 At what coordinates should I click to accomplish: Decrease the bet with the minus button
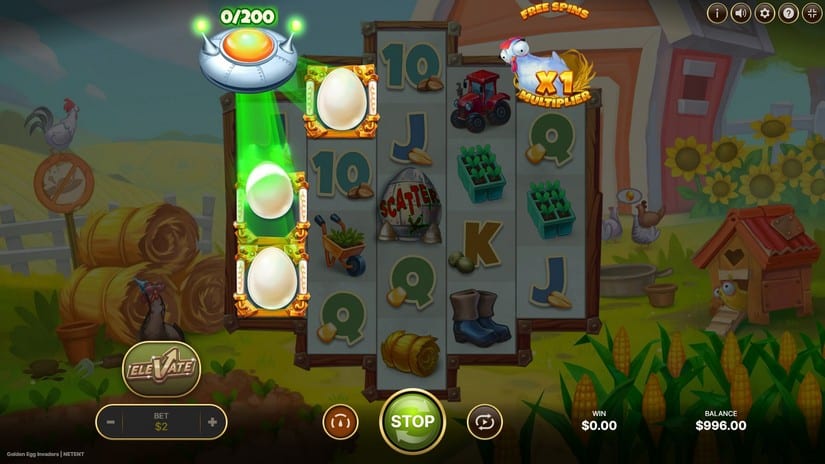(x=111, y=422)
